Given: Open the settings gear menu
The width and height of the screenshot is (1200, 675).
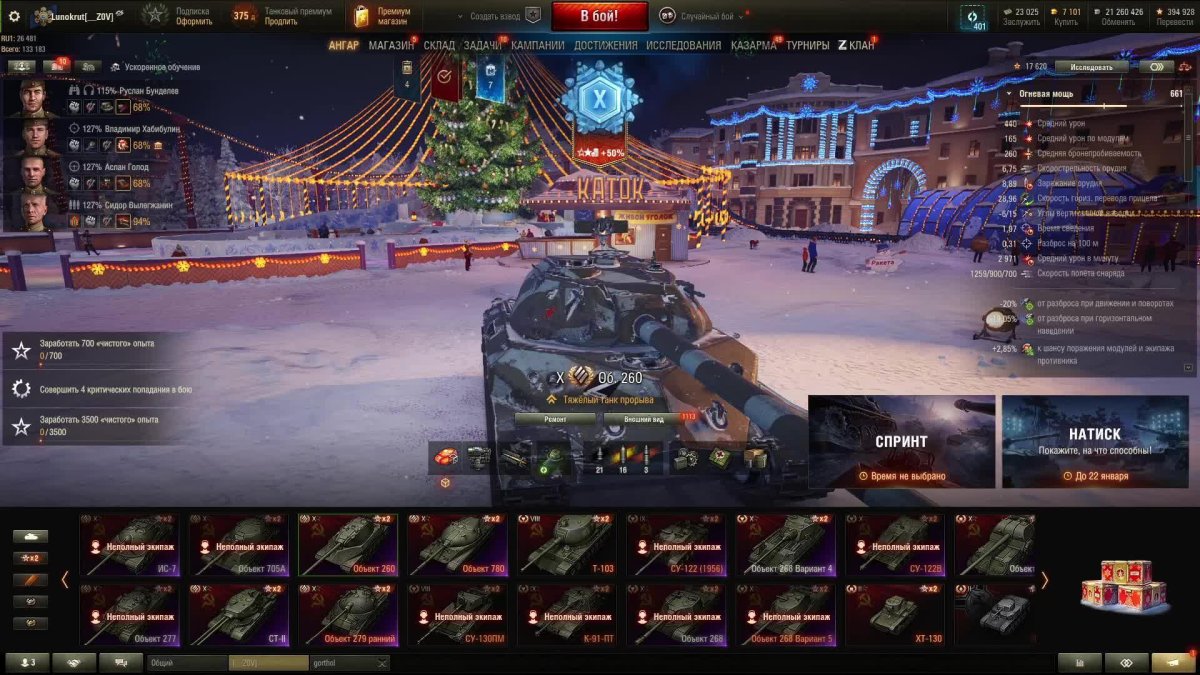Looking at the screenshot, I should [14, 16].
